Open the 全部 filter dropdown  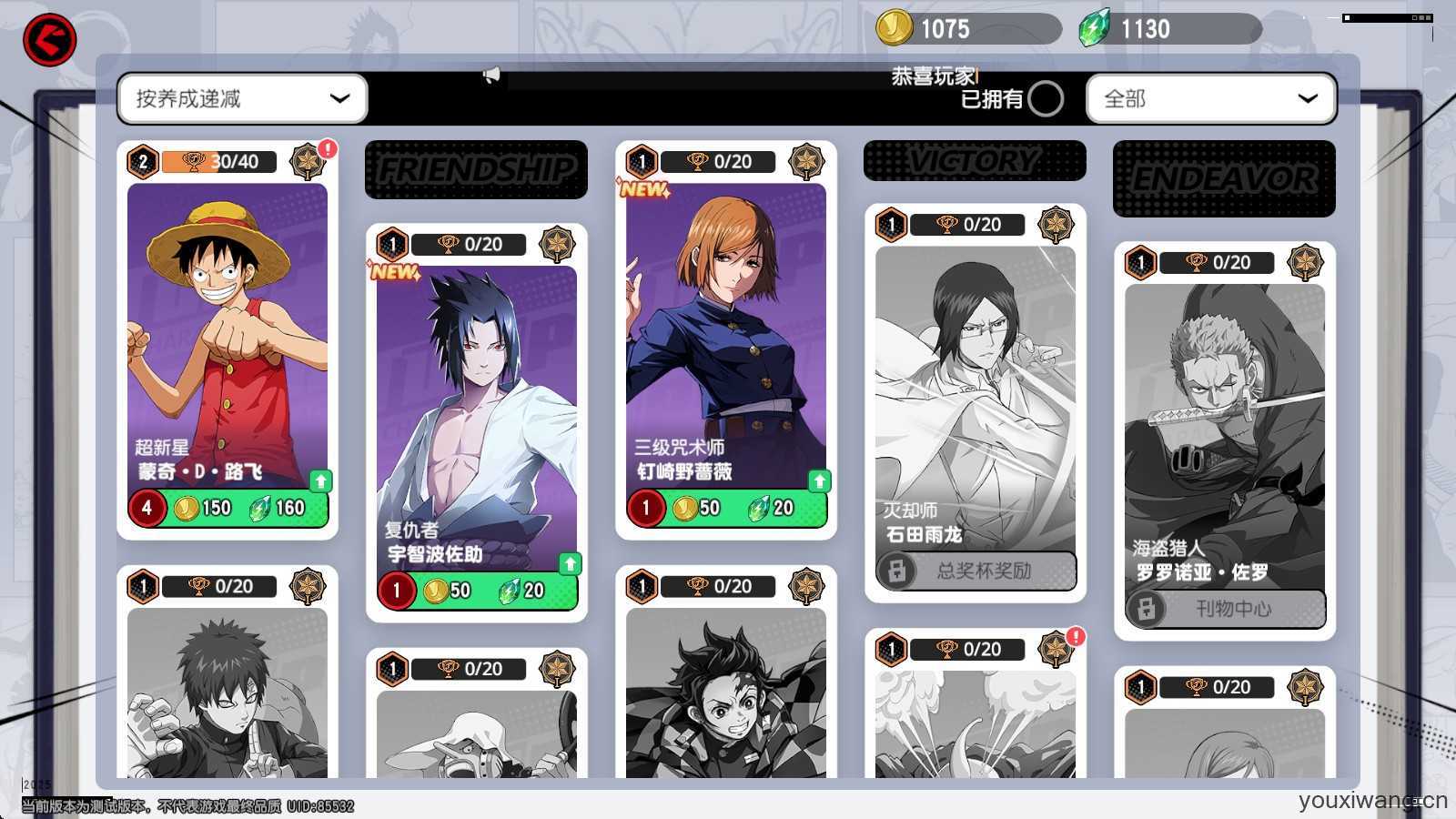point(1210,98)
